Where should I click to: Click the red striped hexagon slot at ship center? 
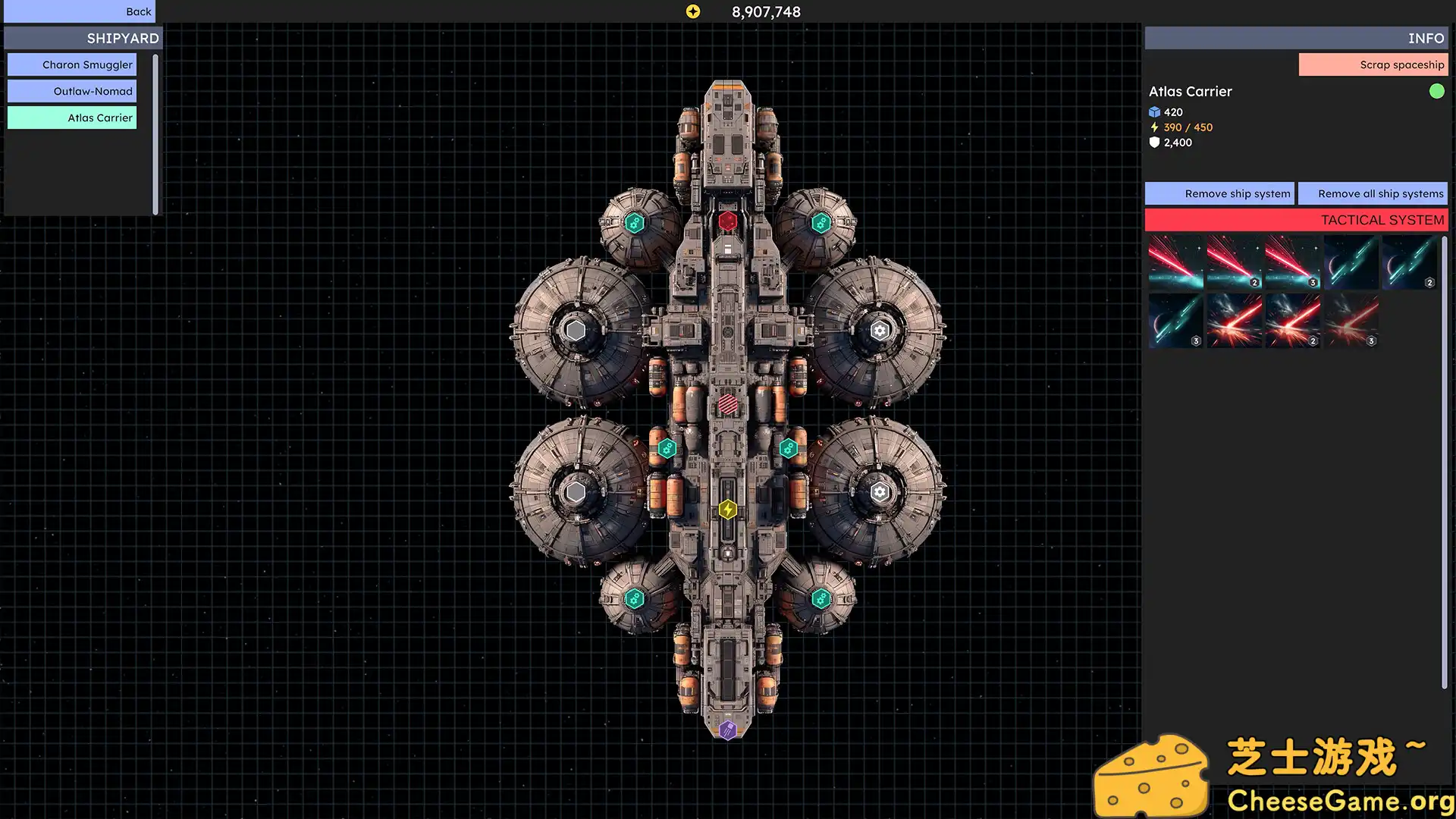tap(727, 404)
